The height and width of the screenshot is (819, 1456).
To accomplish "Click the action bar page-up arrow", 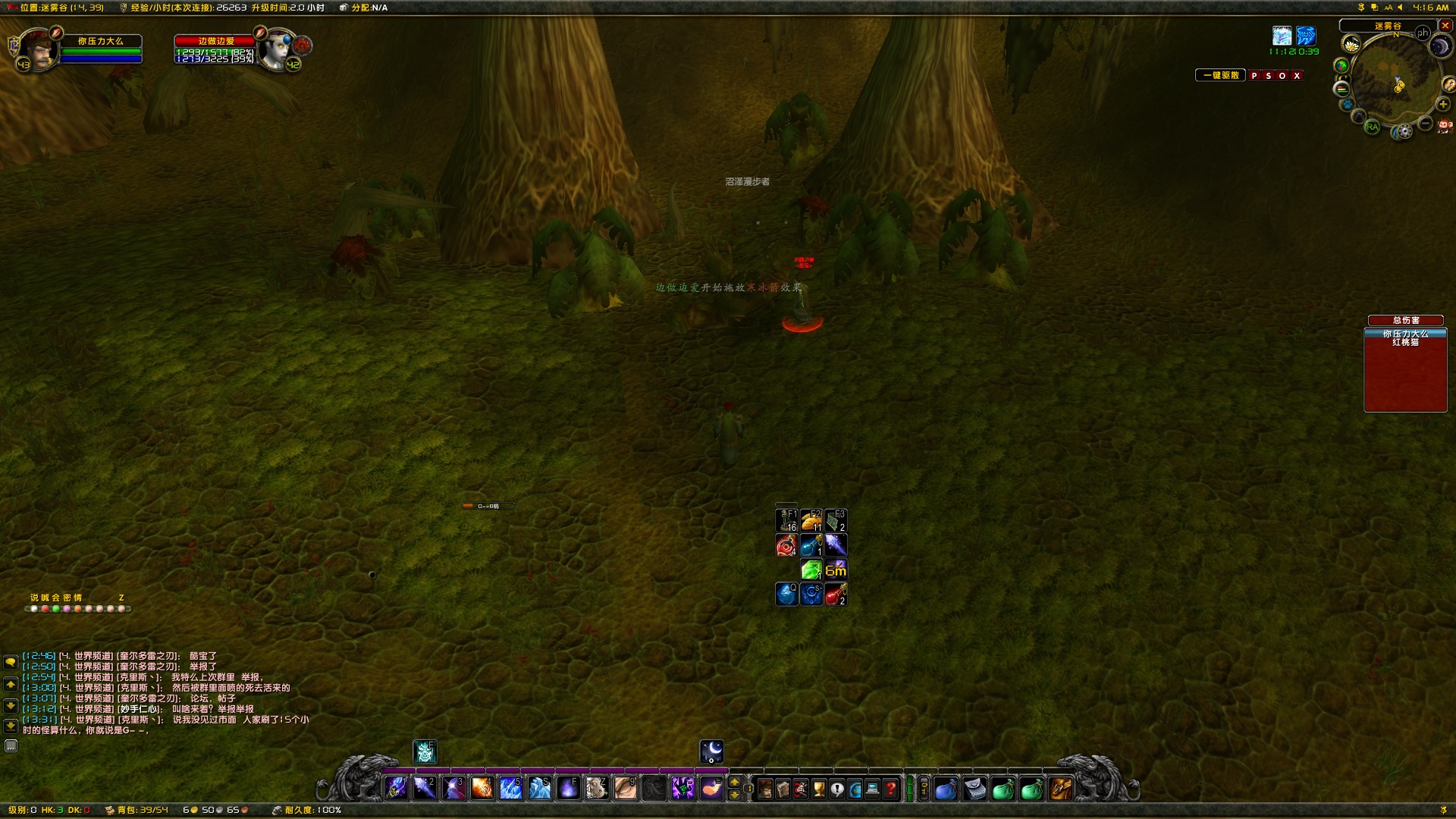I will [x=734, y=780].
